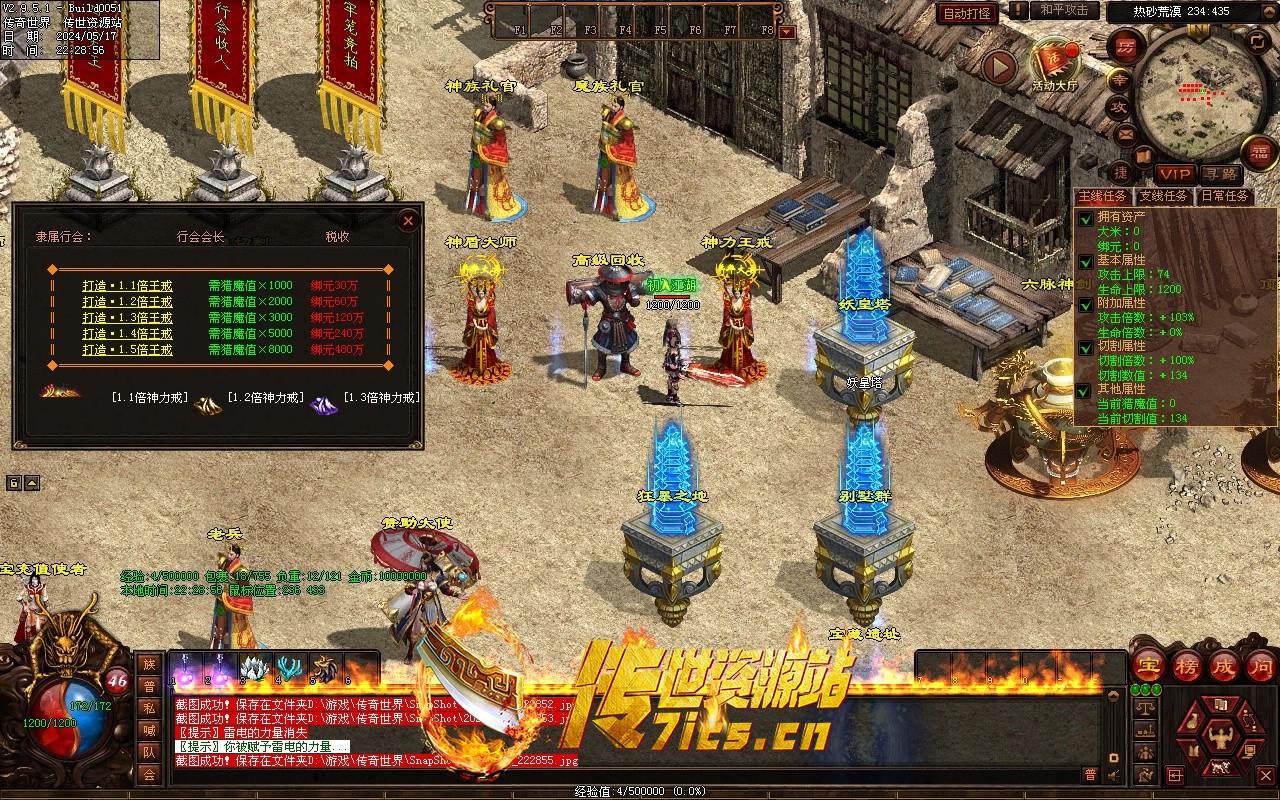Toggle the 自动打怪 auto-fight button

coord(967,13)
